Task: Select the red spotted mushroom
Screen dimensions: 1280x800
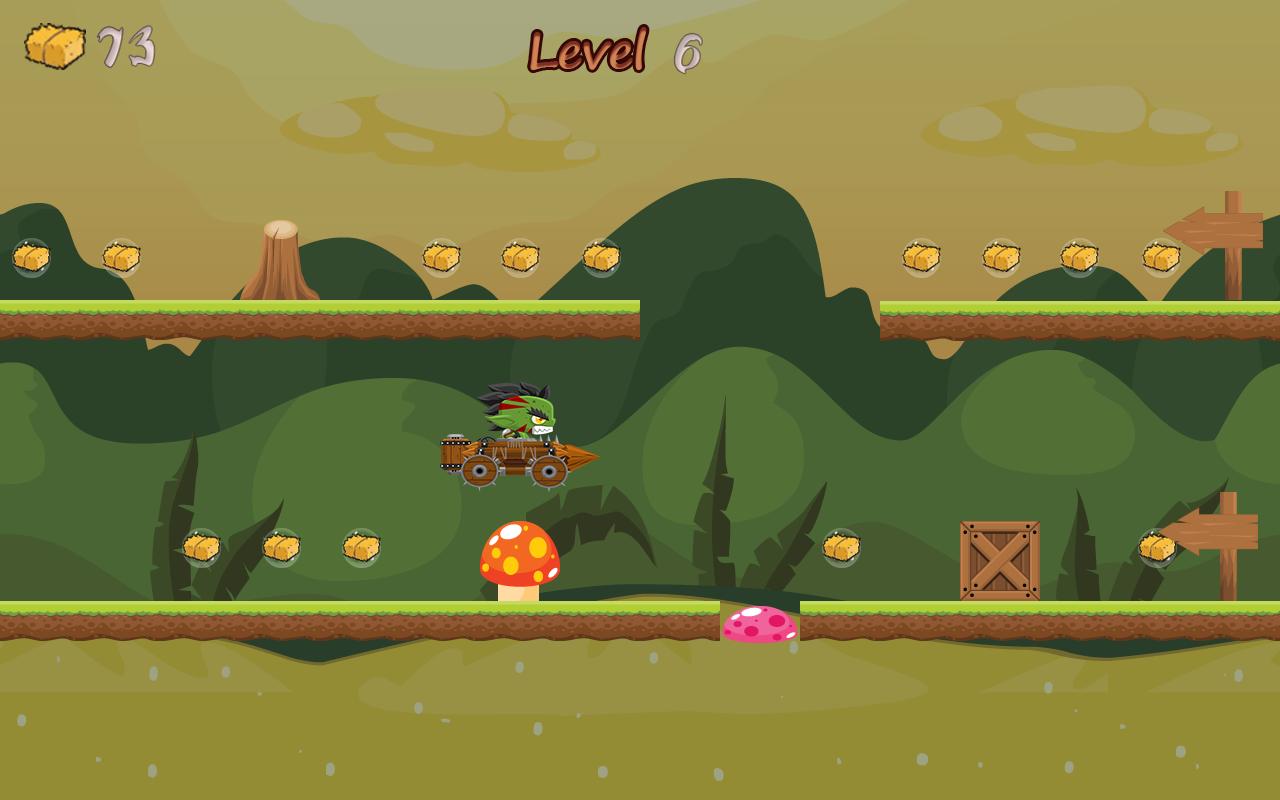Action: pos(520,555)
